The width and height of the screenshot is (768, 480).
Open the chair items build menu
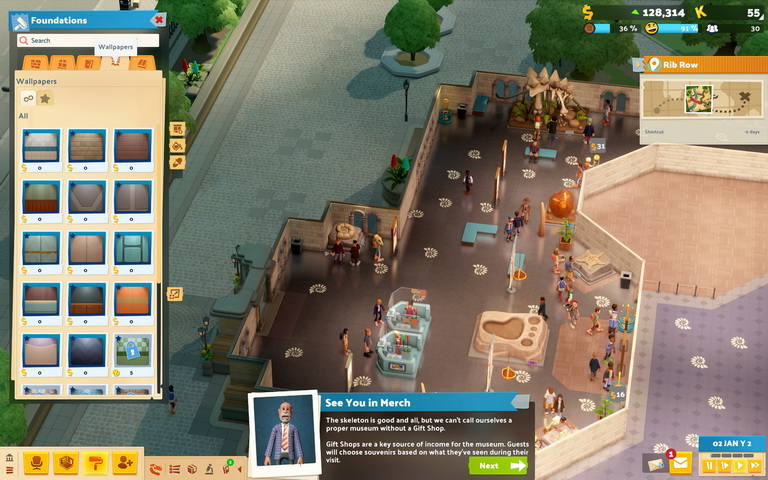point(38,463)
